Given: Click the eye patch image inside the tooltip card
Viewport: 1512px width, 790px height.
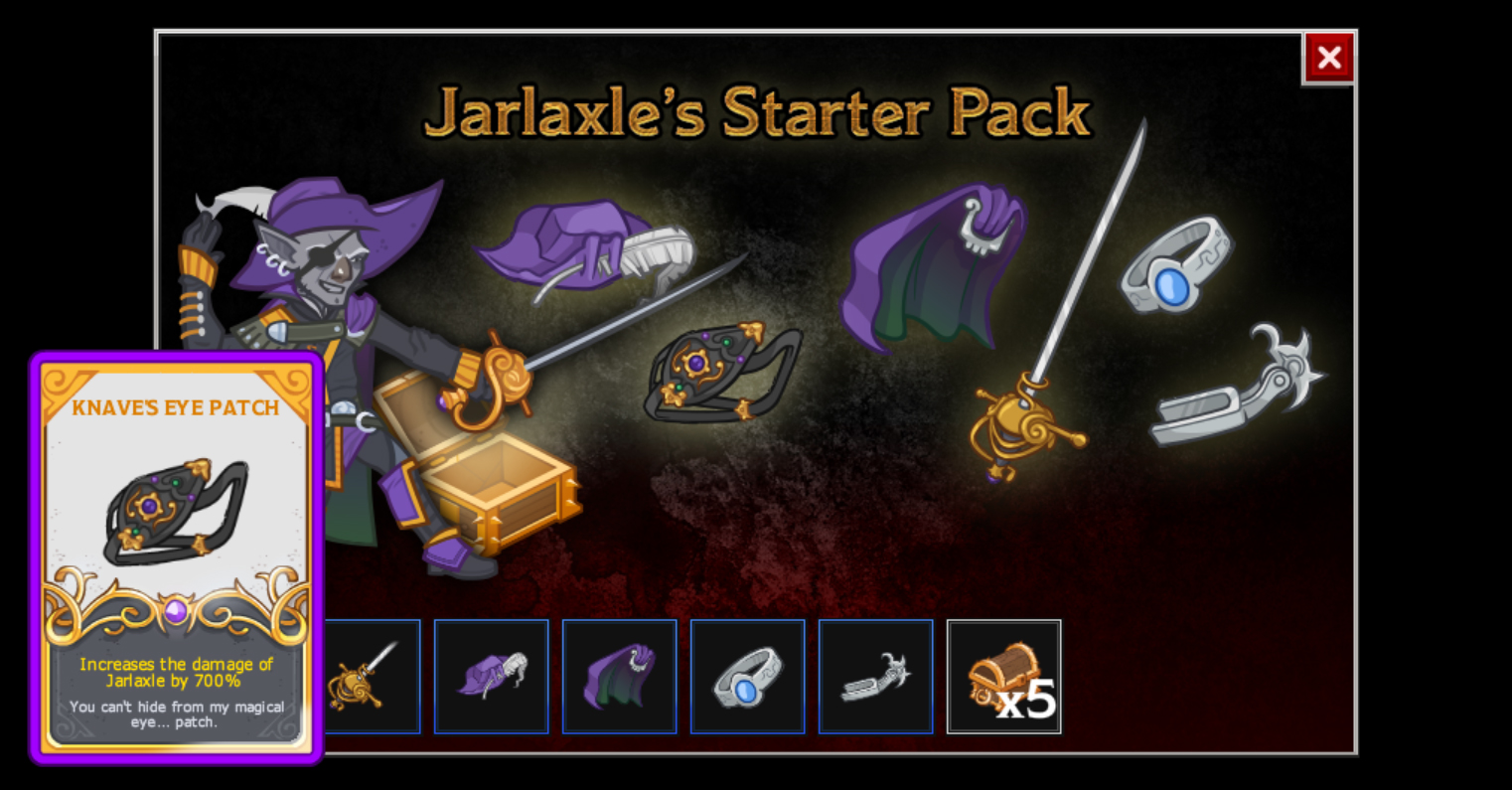Looking at the screenshot, I should (177, 512).
